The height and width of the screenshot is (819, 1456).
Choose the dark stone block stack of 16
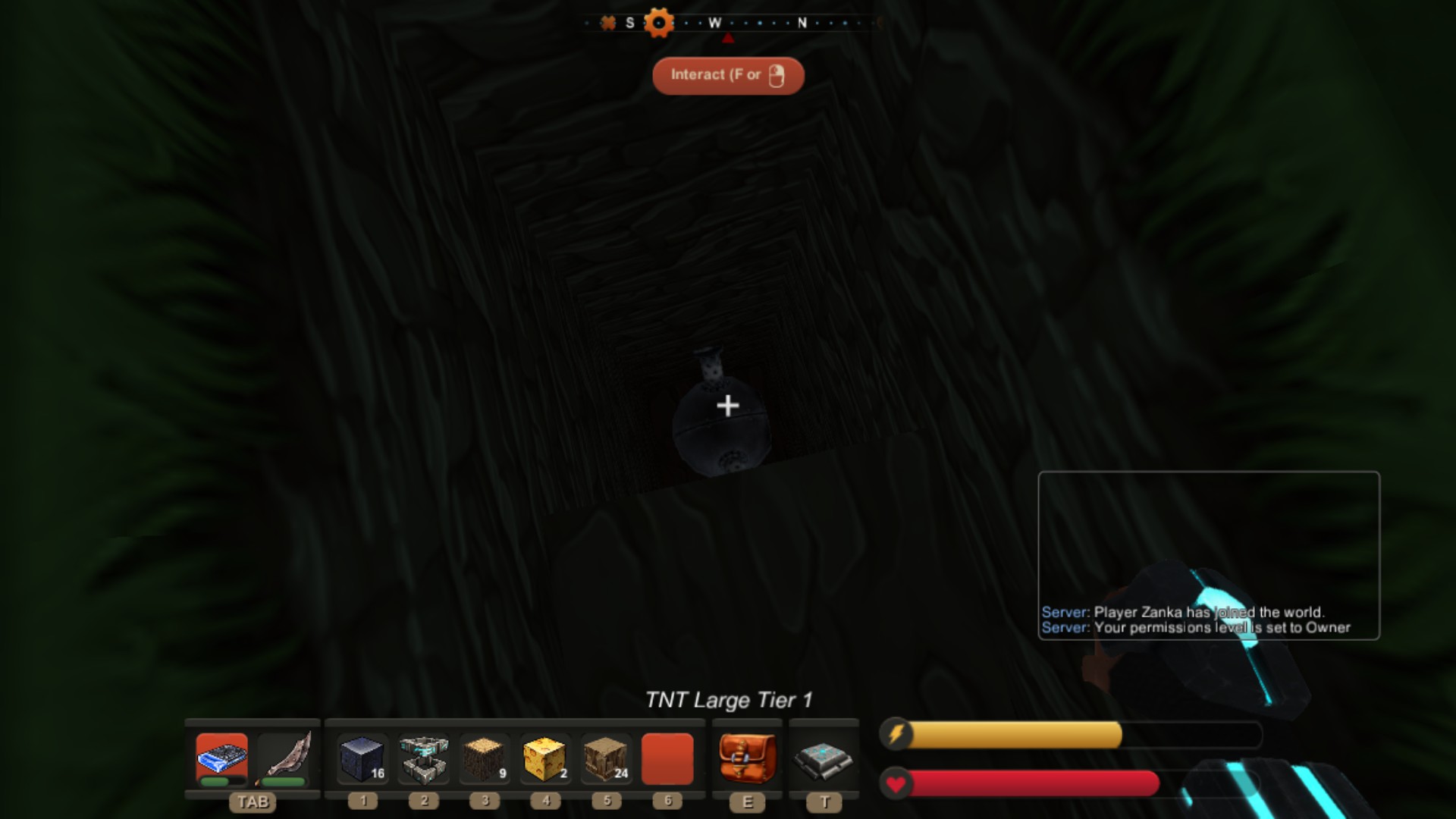click(x=362, y=758)
